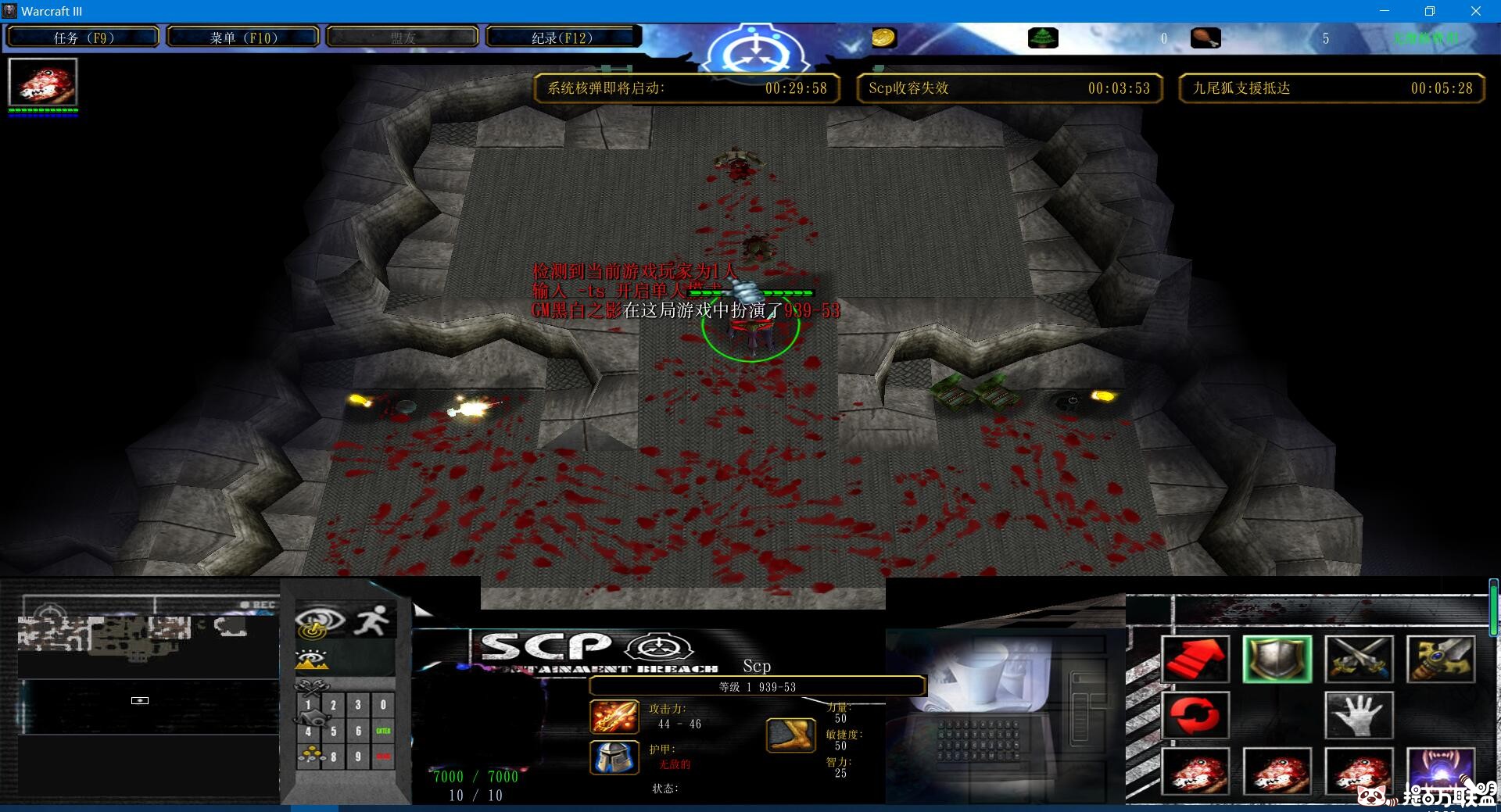Use the white hand ability
Viewport: 1501px width, 812px height.
tap(1359, 715)
